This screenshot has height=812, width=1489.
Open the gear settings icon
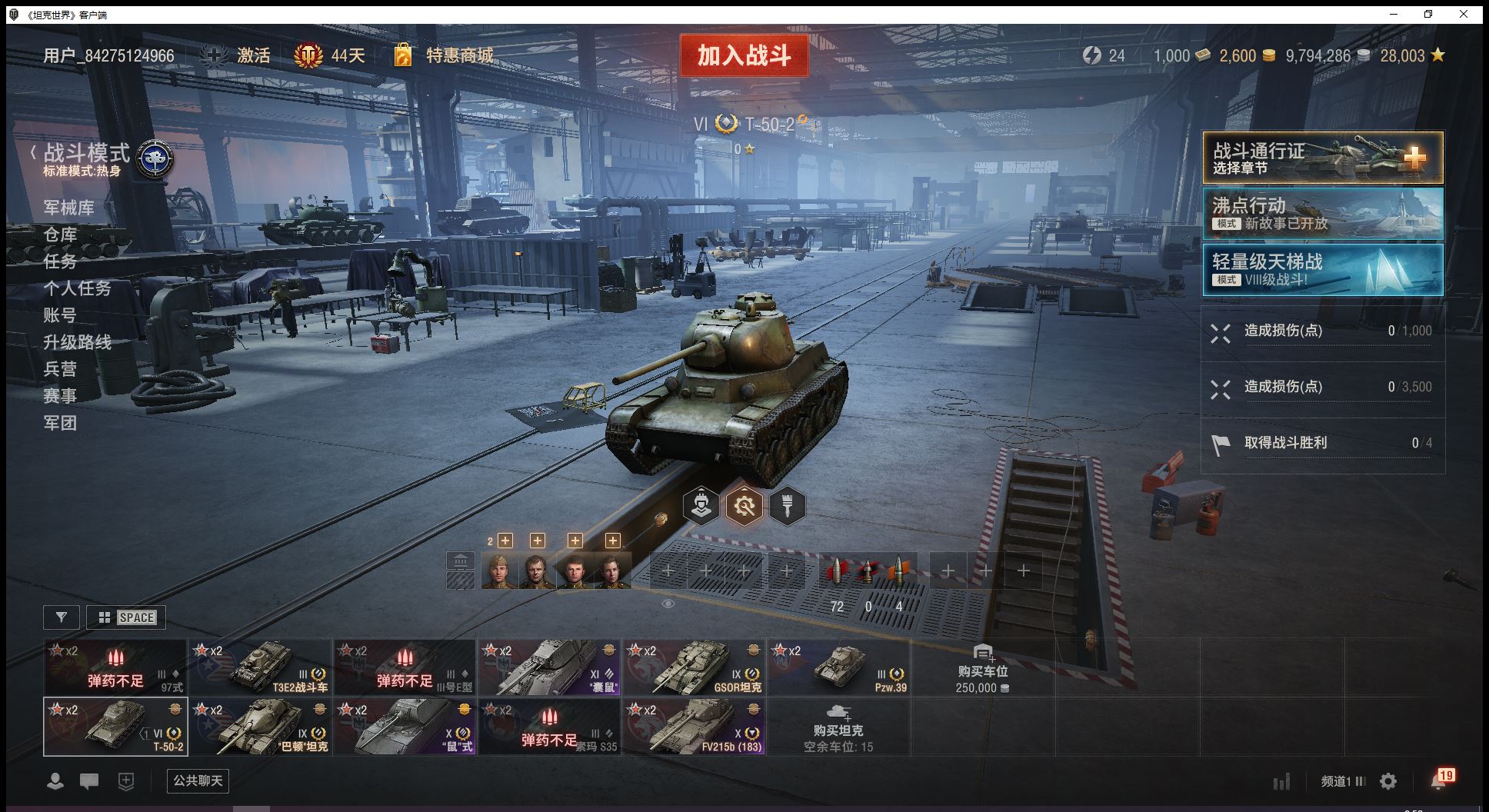(1388, 782)
